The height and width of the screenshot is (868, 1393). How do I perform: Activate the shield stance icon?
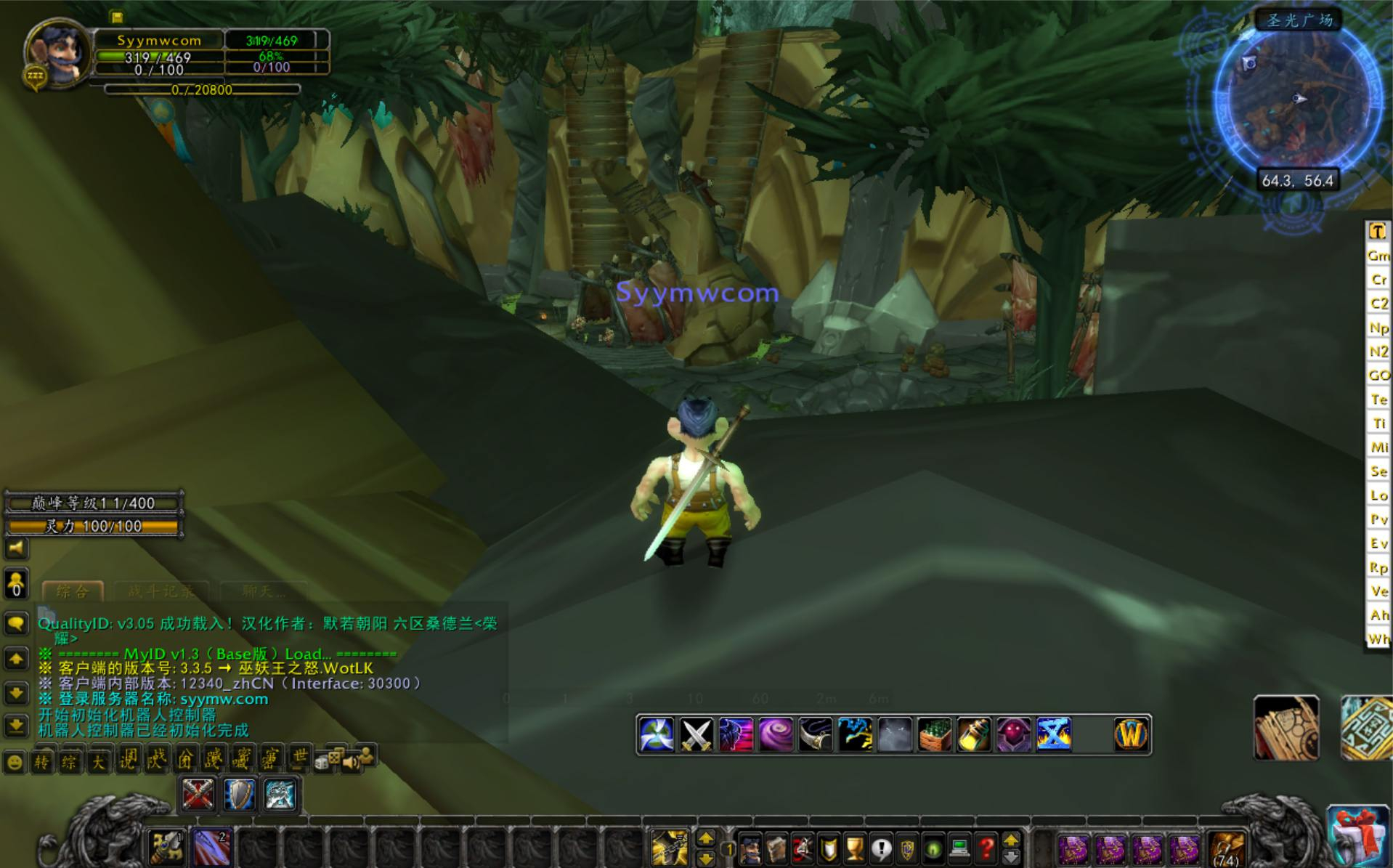pos(239,794)
